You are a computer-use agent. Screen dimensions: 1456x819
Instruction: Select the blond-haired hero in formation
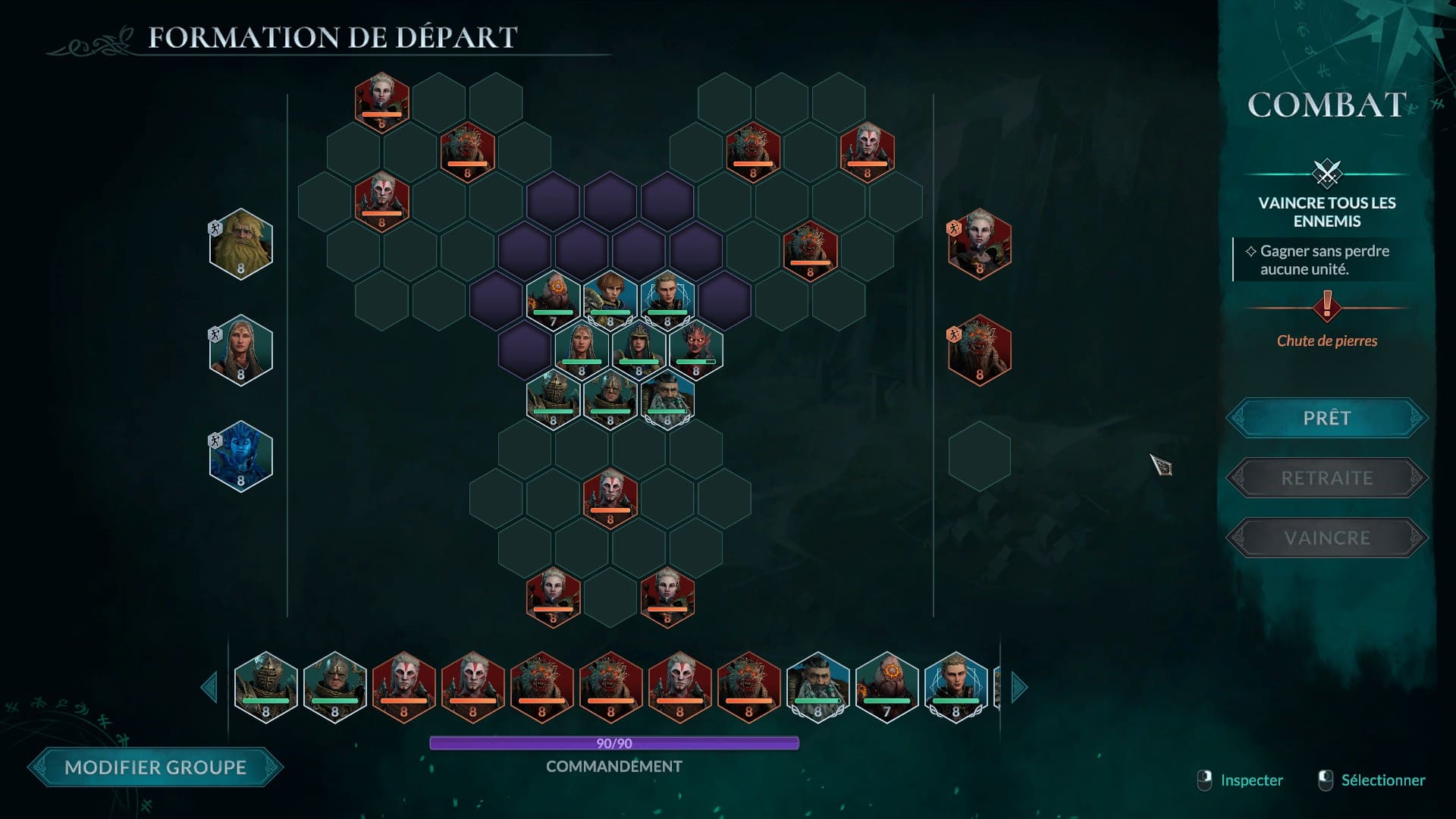pos(667,299)
